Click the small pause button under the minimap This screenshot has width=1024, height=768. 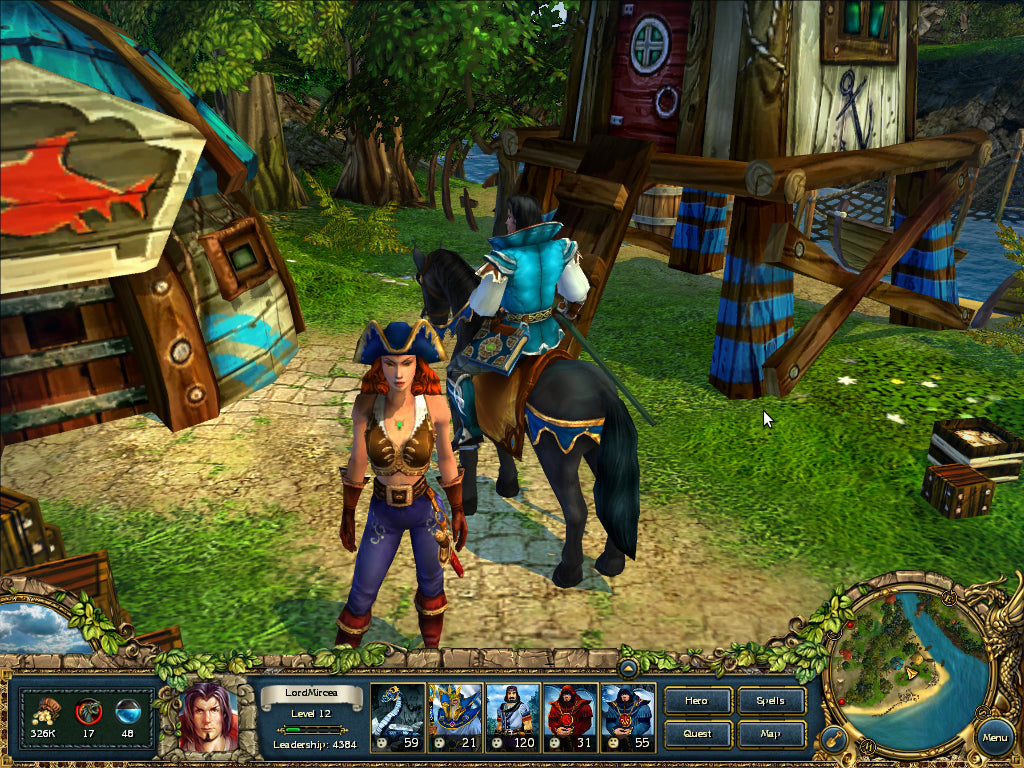(x=869, y=747)
